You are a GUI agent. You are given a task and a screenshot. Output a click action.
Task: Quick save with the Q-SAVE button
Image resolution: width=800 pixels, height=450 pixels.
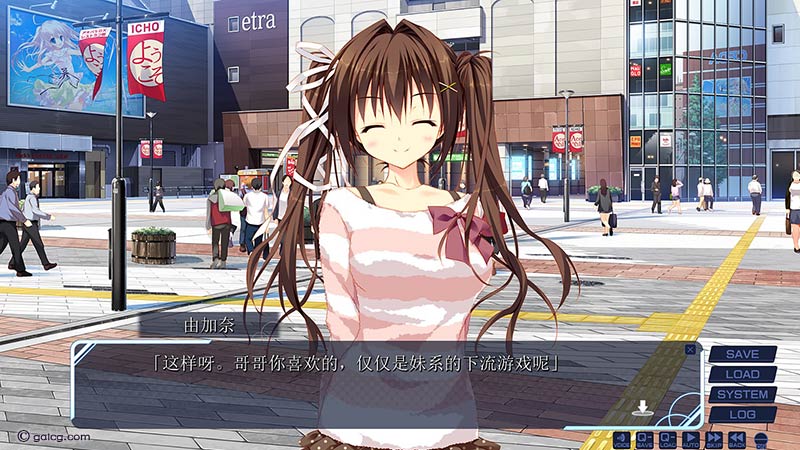click(x=644, y=439)
